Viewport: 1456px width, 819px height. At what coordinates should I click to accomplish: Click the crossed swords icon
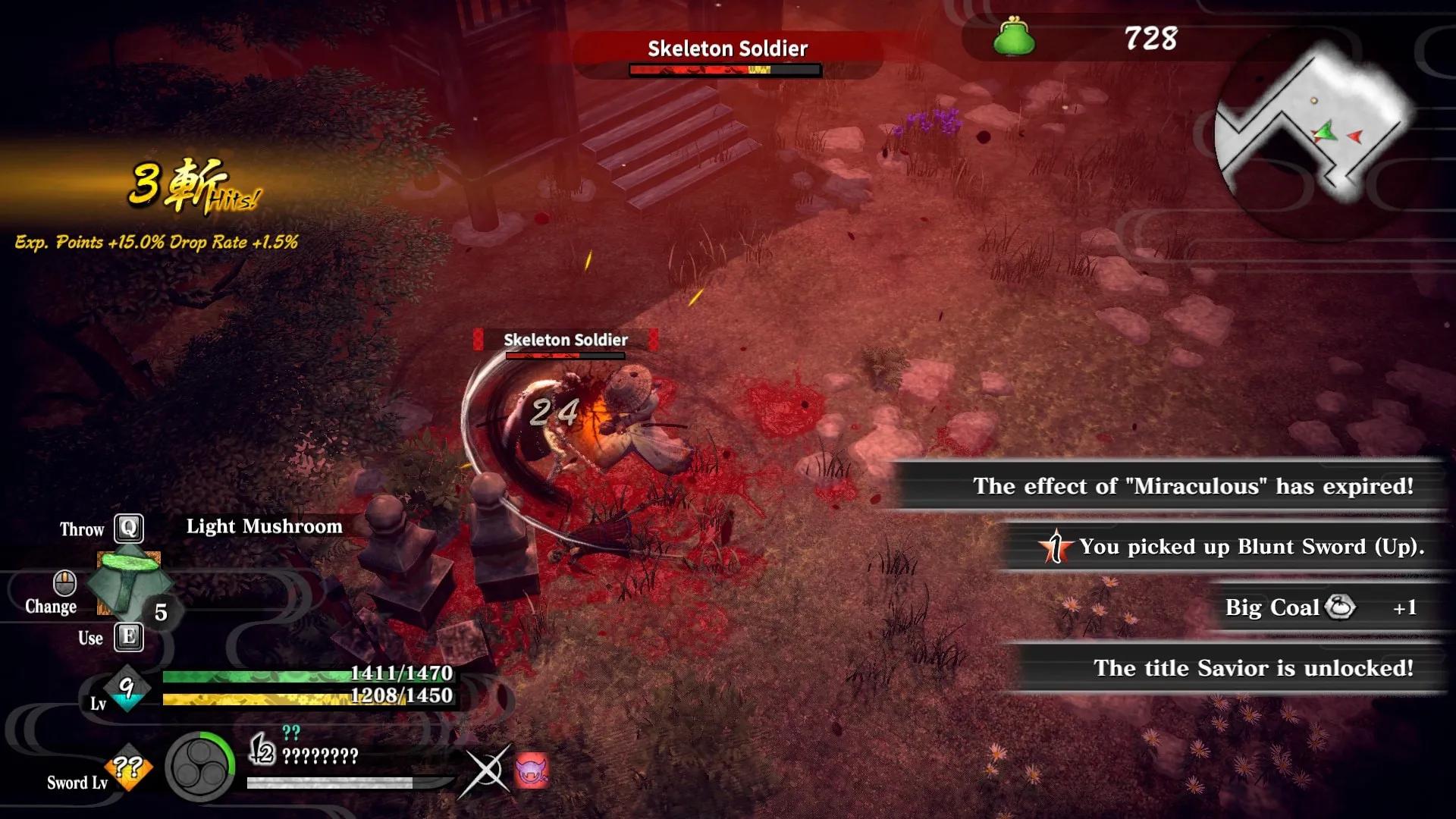485,771
